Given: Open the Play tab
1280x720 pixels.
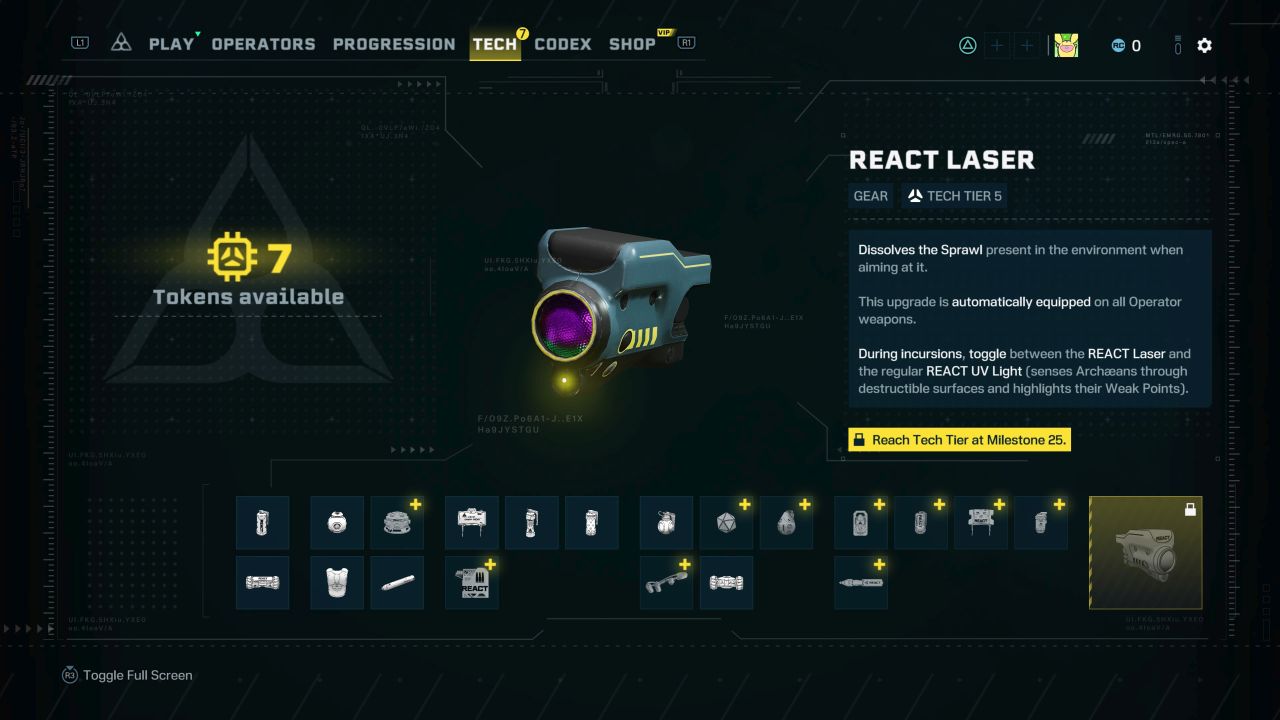Looking at the screenshot, I should coord(171,44).
